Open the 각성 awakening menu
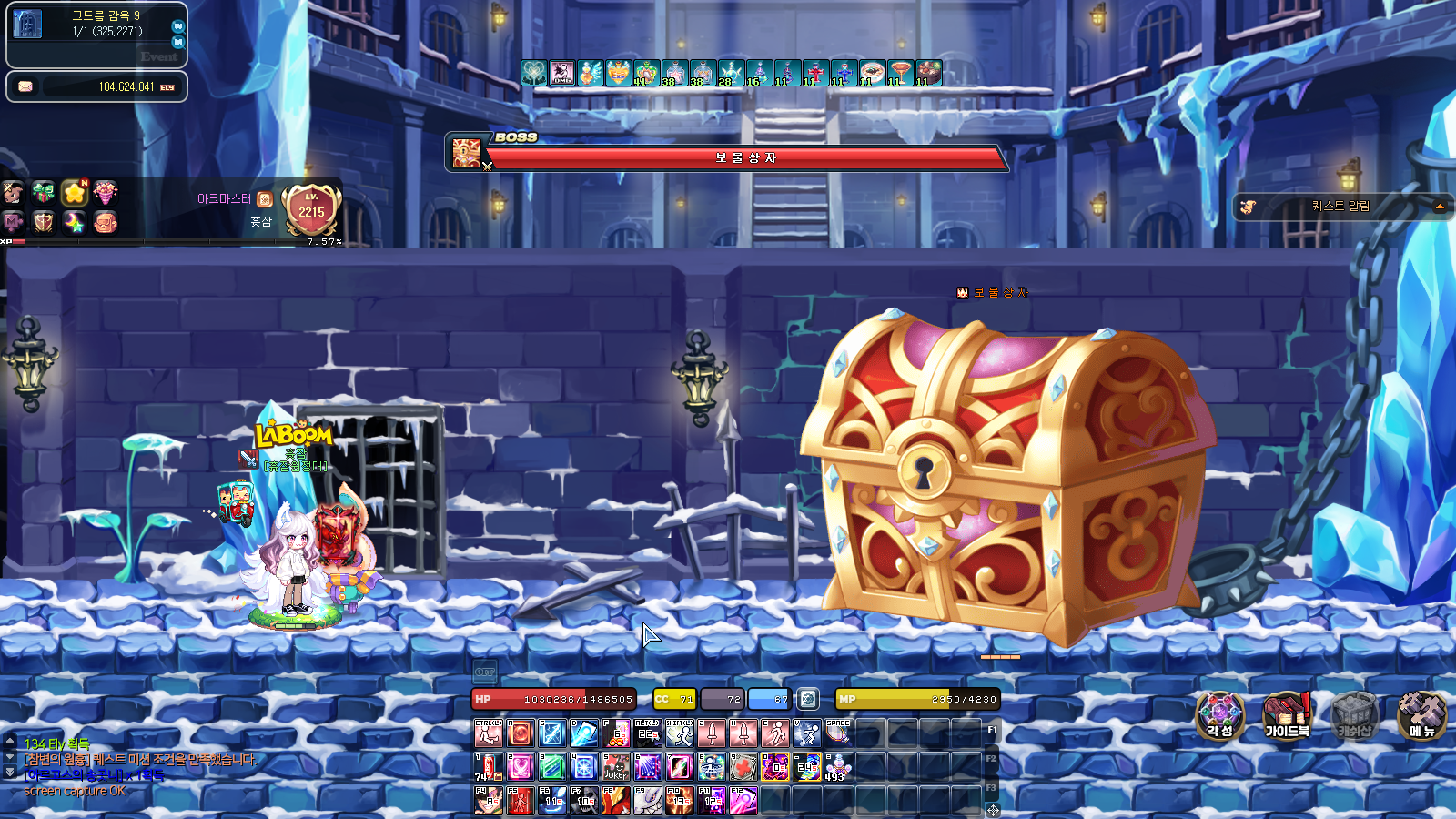 (1219, 715)
